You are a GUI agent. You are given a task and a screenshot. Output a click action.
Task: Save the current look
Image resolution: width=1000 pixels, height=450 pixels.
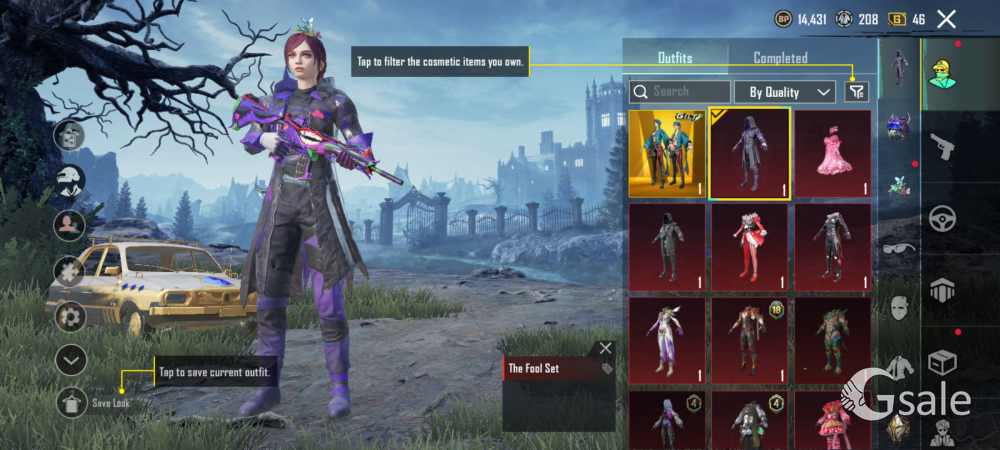point(71,402)
